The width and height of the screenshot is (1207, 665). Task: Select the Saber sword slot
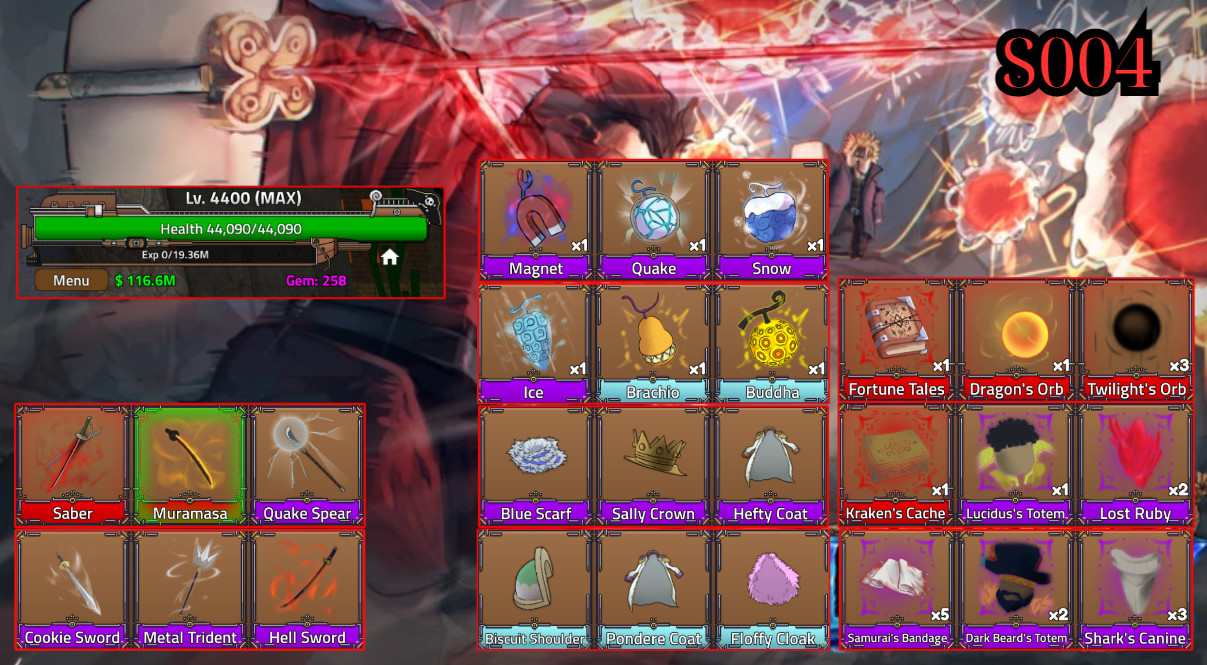pyautogui.click(x=72, y=464)
